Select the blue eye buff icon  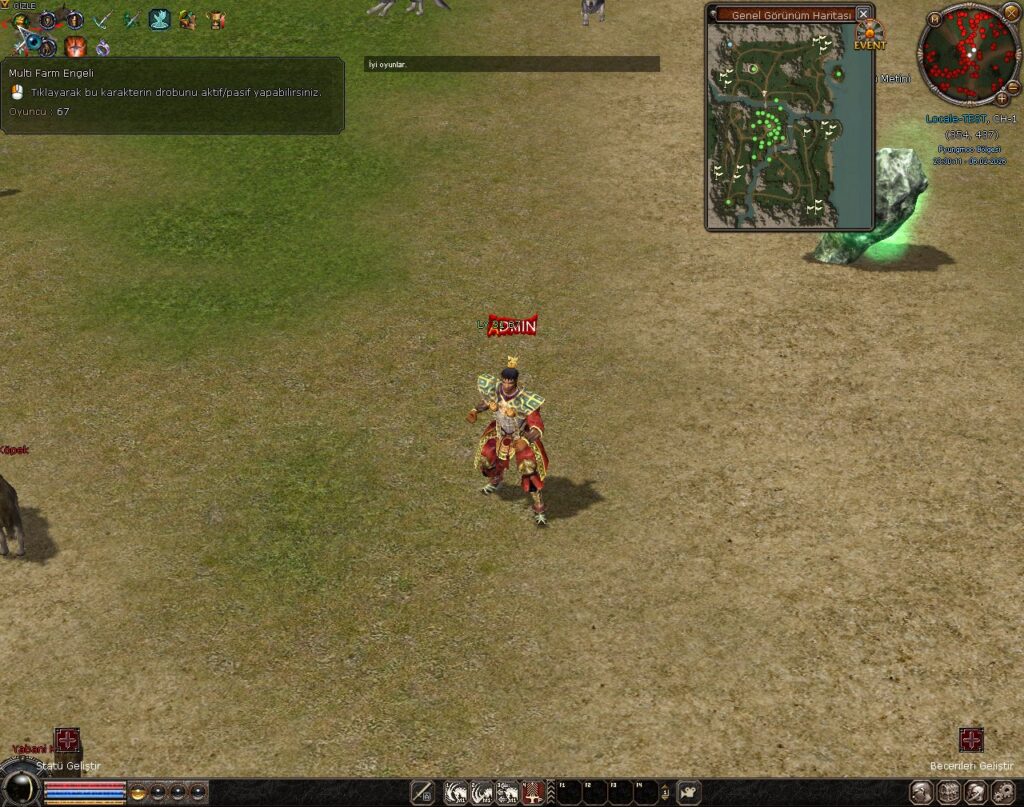pos(35,44)
